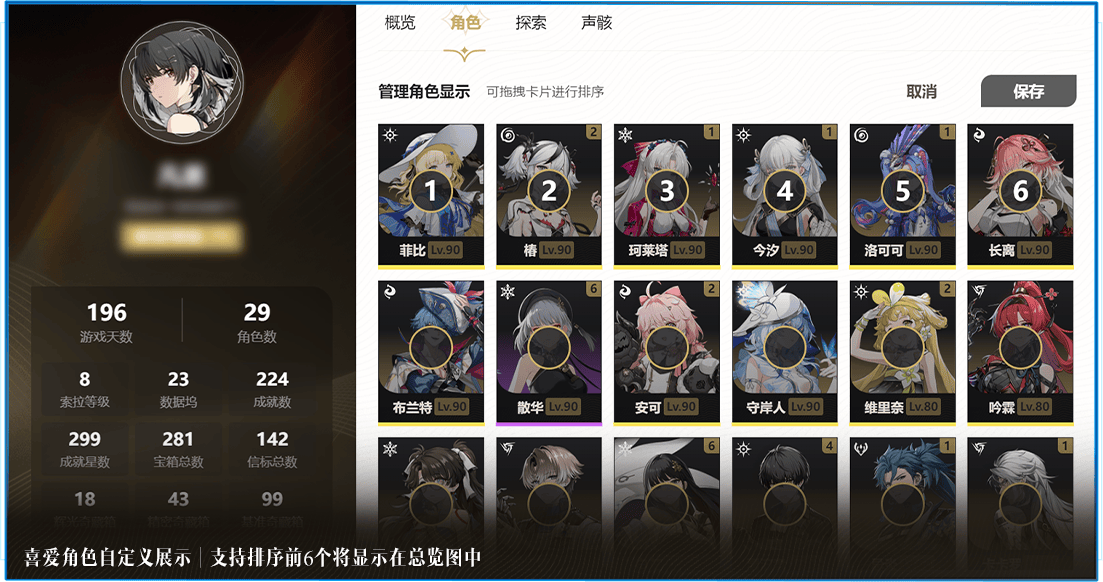The height and width of the screenshot is (582, 1103).
Task: Open the 声骸 tab
Action: (596, 23)
